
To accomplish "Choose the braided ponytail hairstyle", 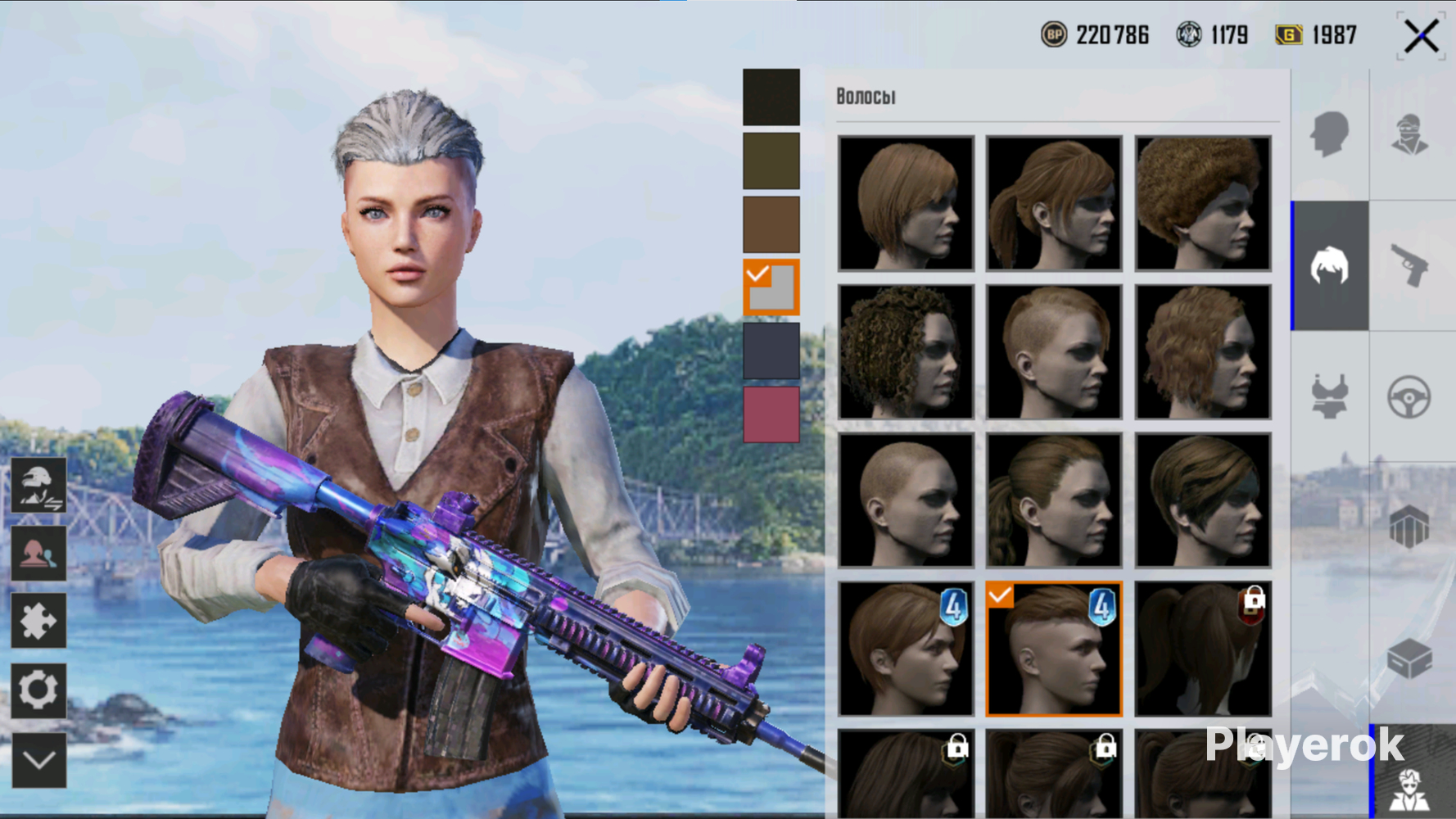I will pos(1054,500).
